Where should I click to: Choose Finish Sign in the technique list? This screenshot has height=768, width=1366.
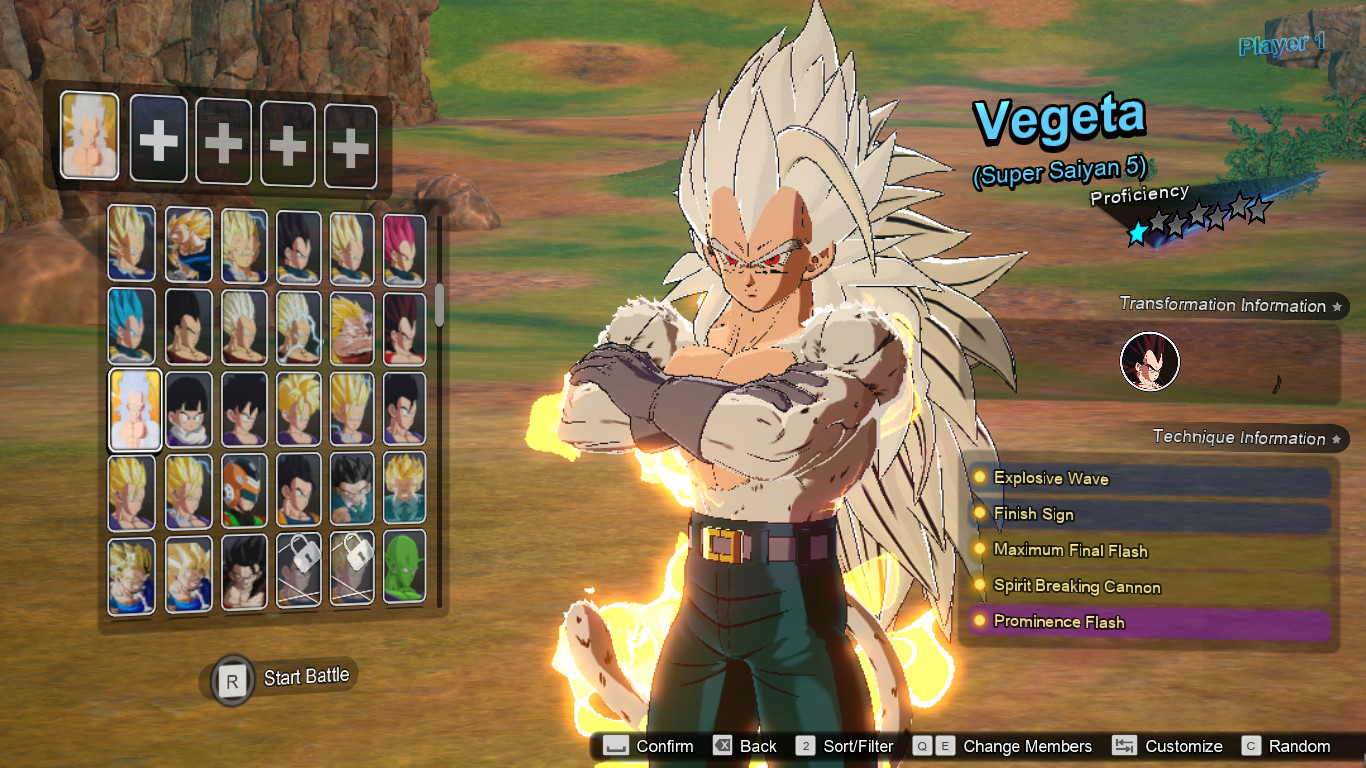pyautogui.click(x=1148, y=515)
